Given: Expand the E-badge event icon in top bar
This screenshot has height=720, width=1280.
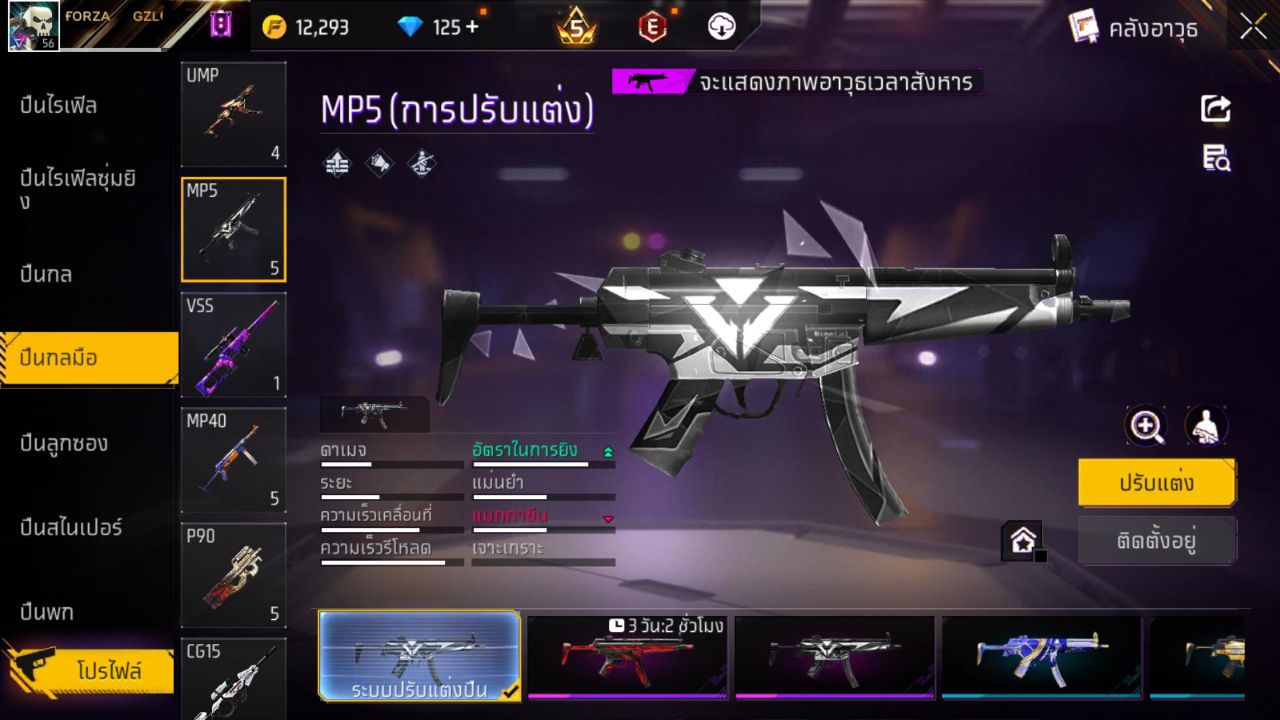Looking at the screenshot, I should (651, 27).
